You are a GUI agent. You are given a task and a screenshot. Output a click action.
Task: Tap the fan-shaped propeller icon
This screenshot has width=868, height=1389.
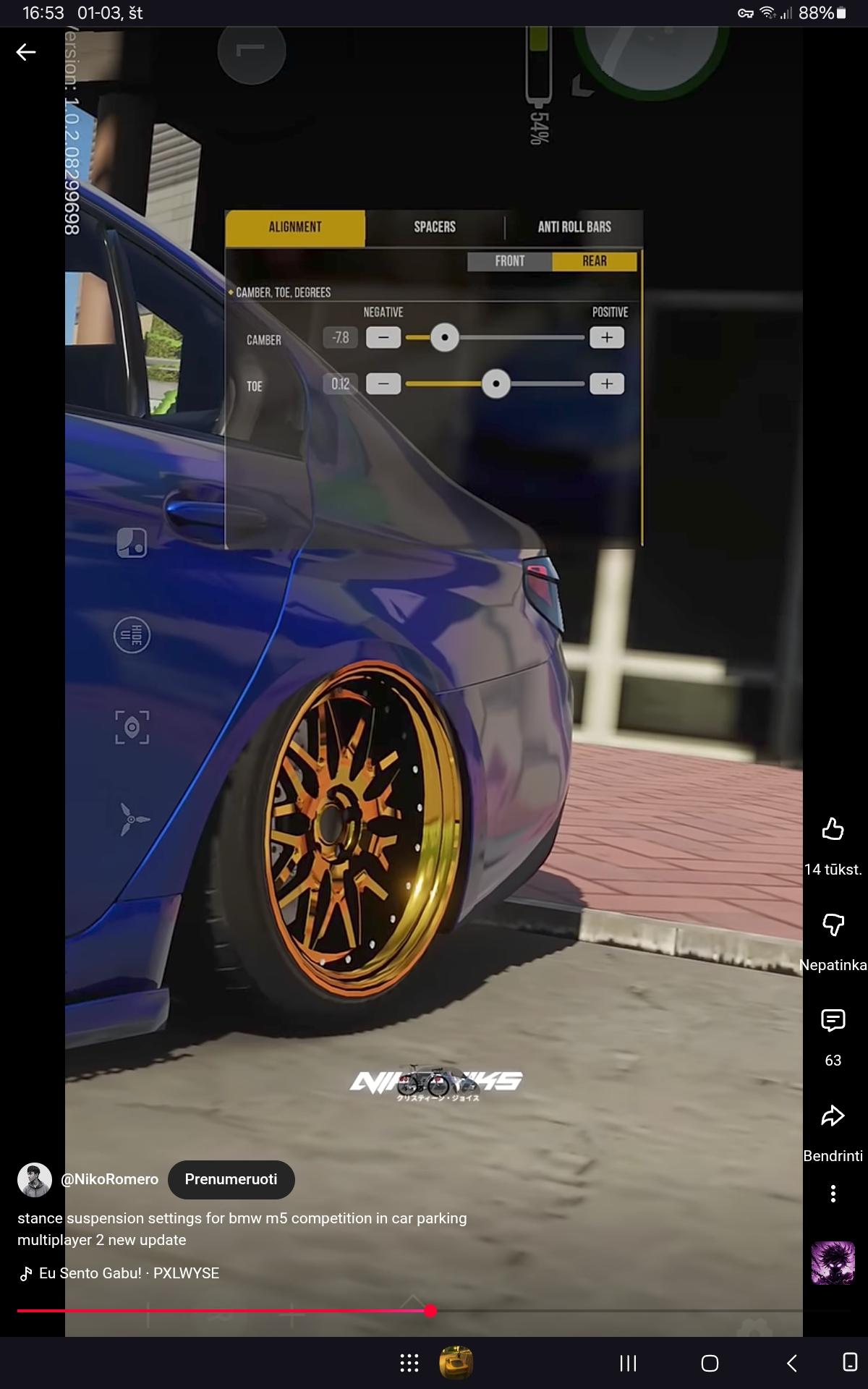coord(133,819)
